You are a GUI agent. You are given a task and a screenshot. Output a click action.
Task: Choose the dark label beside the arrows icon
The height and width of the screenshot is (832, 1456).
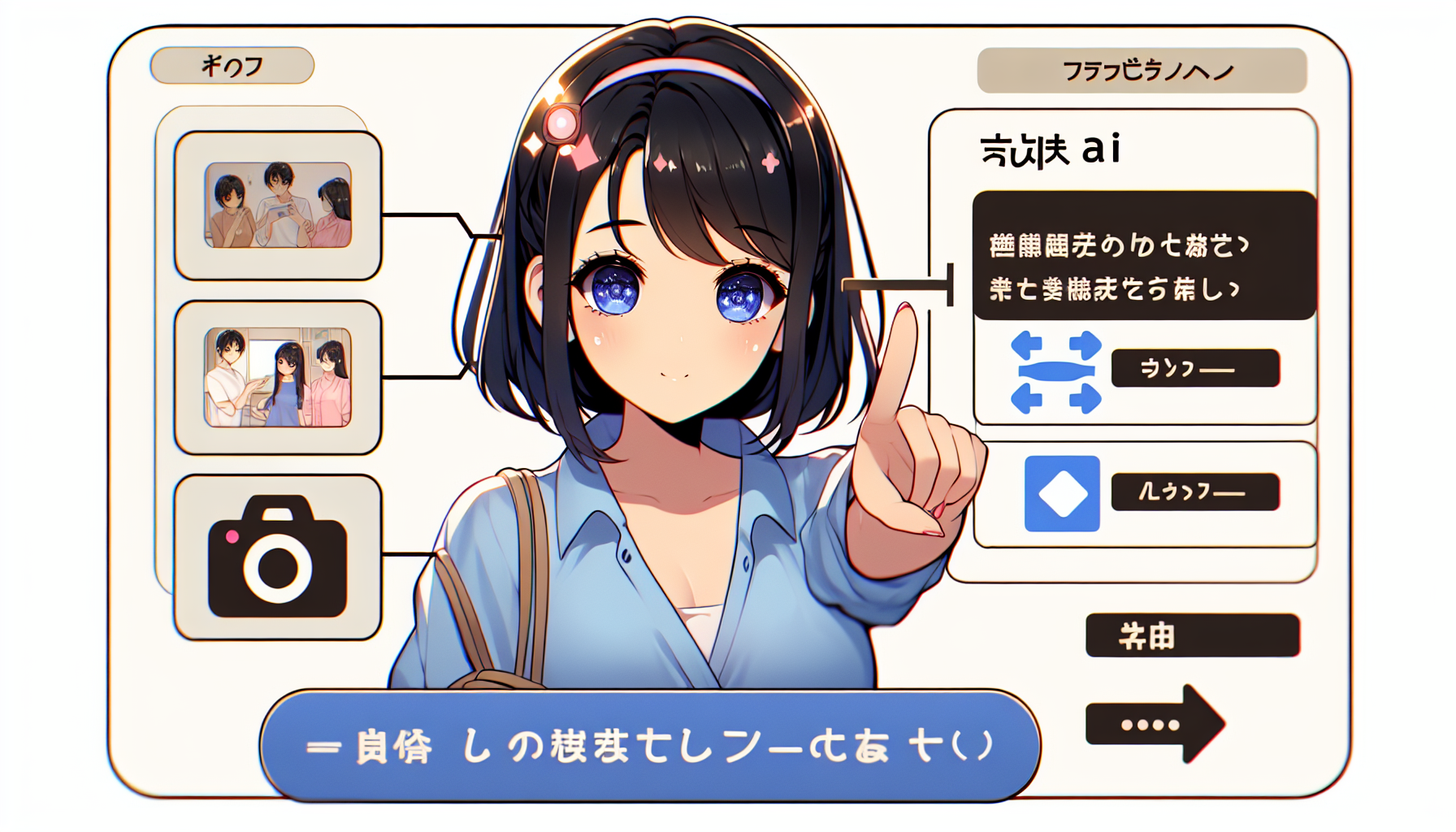(x=1195, y=368)
